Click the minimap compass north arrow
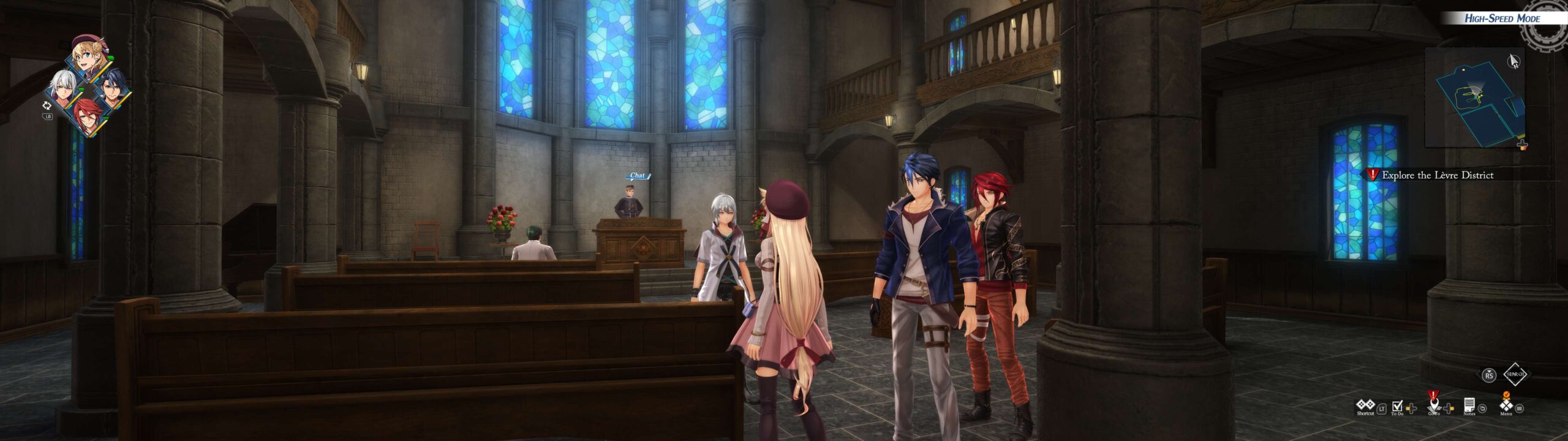The height and width of the screenshot is (441, 1568). 1513,61
